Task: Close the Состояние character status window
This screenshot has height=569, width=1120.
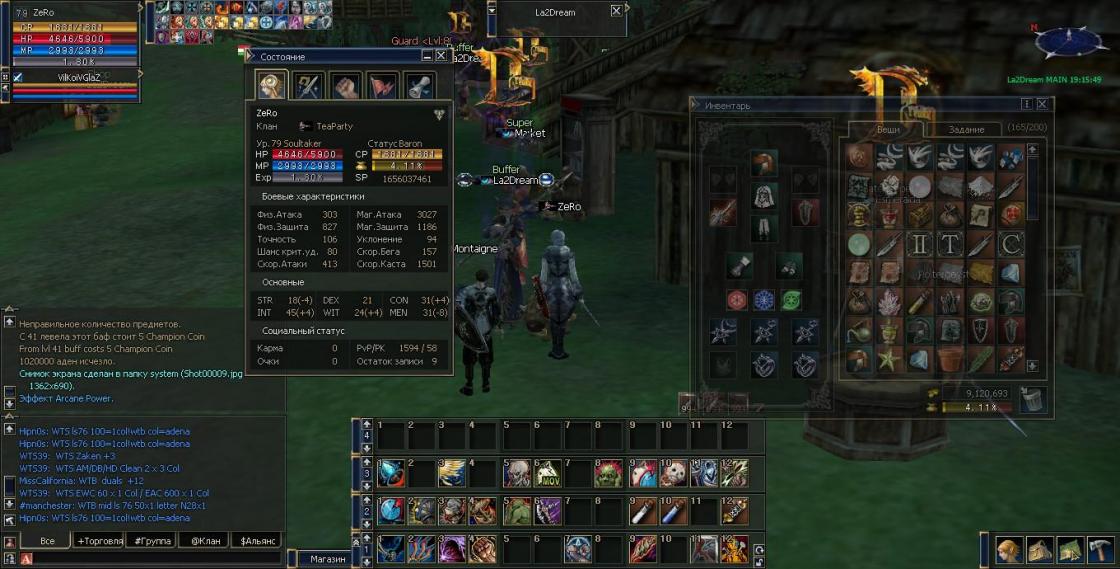Action: coord(441,56)
